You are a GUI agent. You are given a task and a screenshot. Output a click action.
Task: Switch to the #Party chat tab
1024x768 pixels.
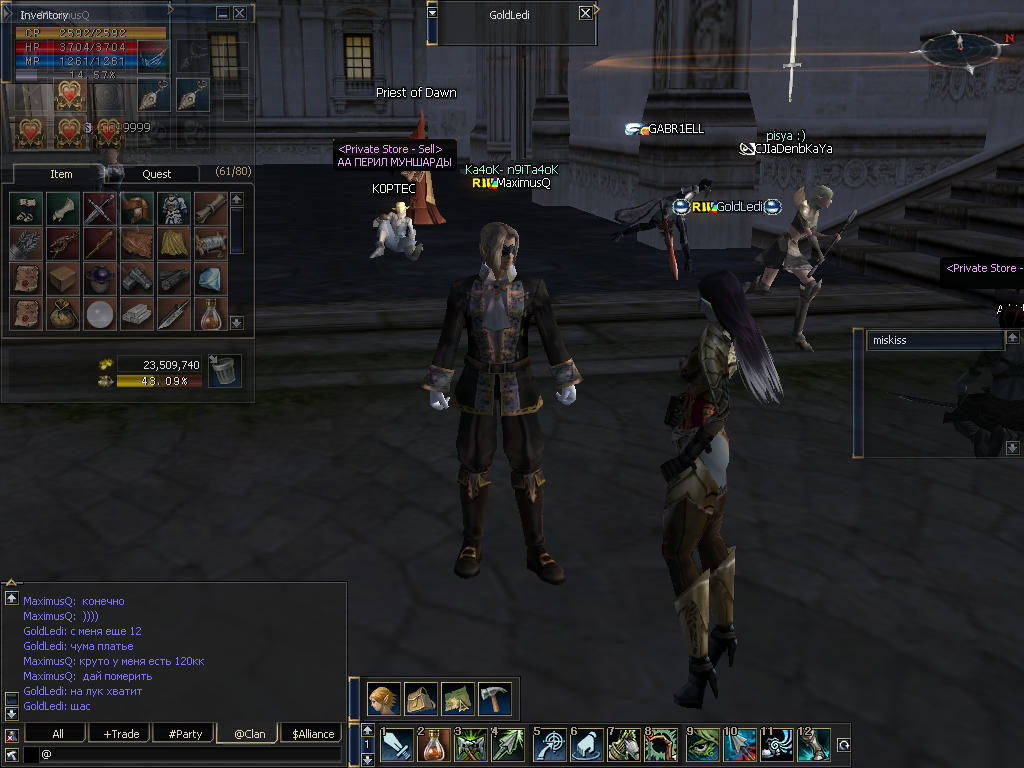pos(185,734)
